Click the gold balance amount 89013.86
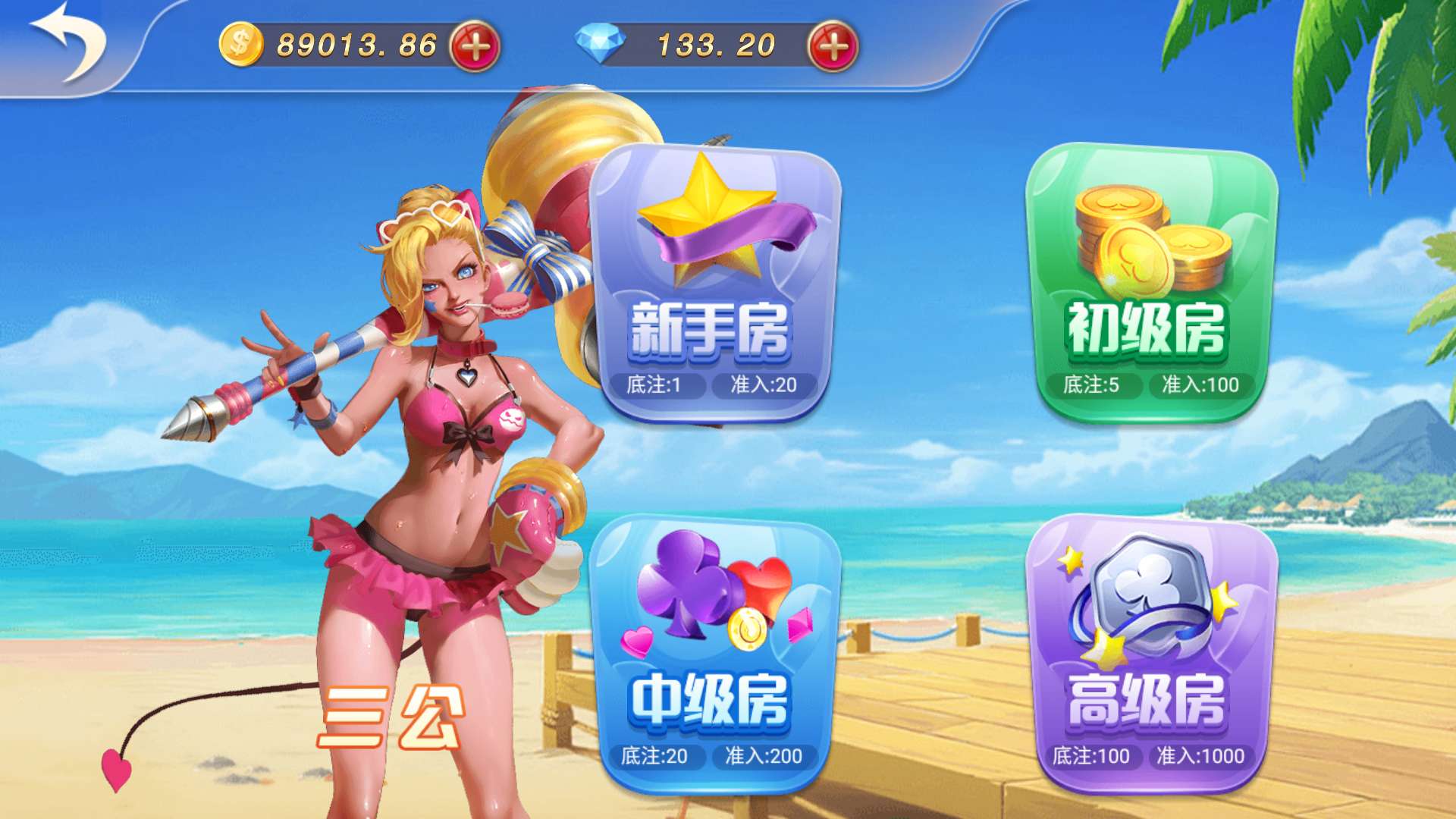The height and width of the screenshot is (819, 1456). point(356,44)
